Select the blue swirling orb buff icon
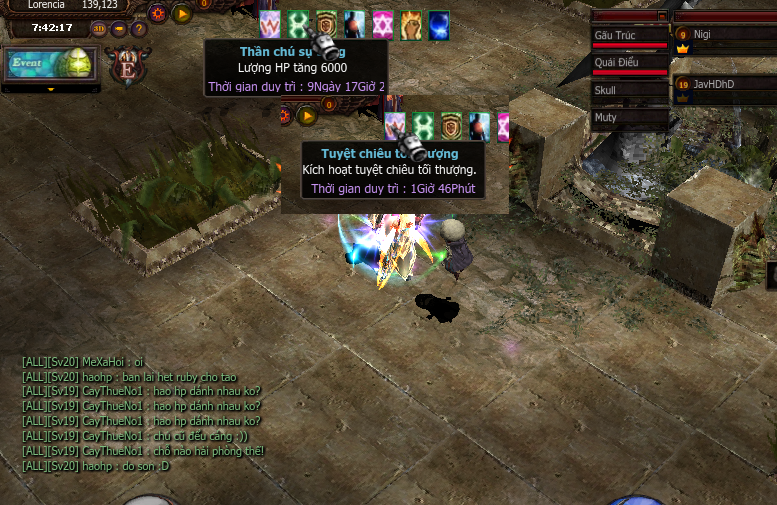Viewport: 777px width, 505px height. click(438, 24)
